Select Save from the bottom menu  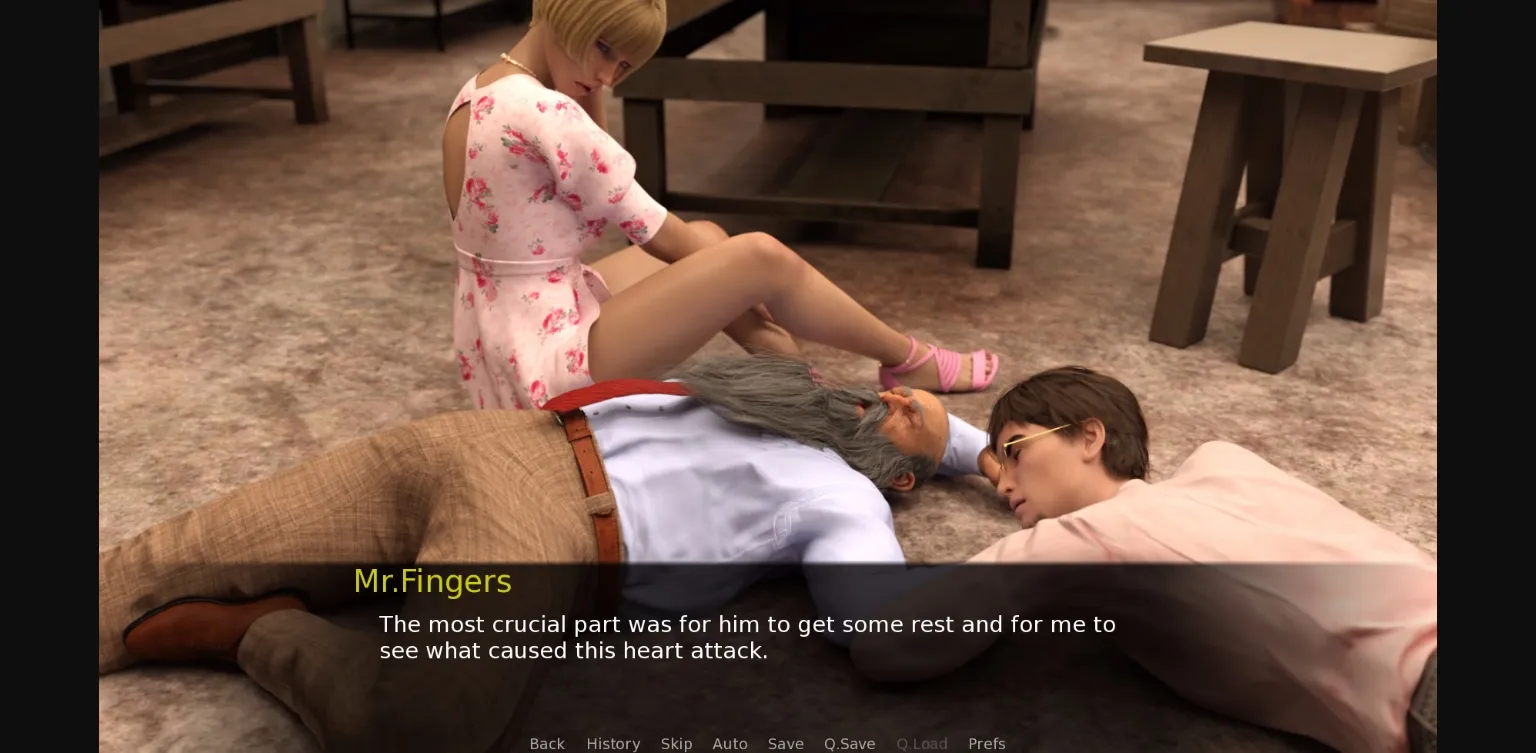click(x=785, y=744)
